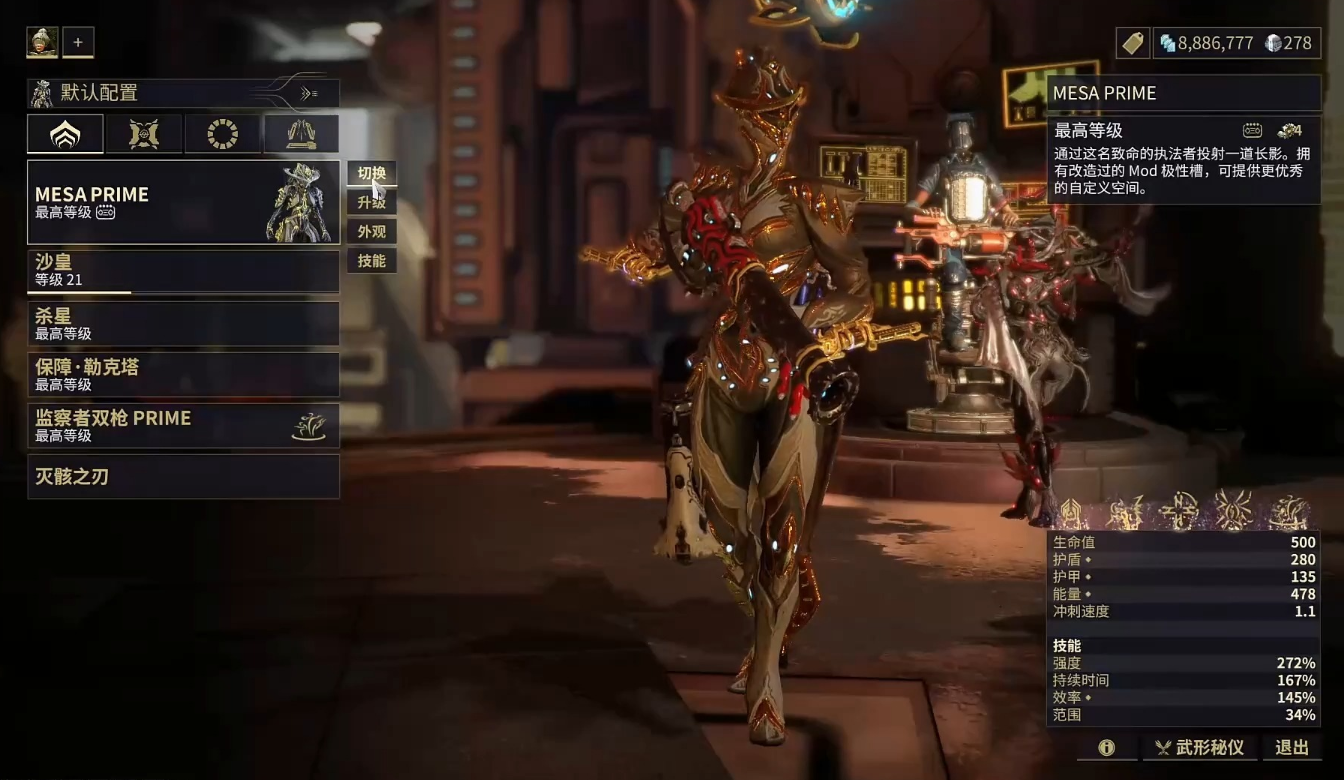The image size is (1344, 780).
Task: Exit the arsenal with 退出
Action: tap(1292, 747)
